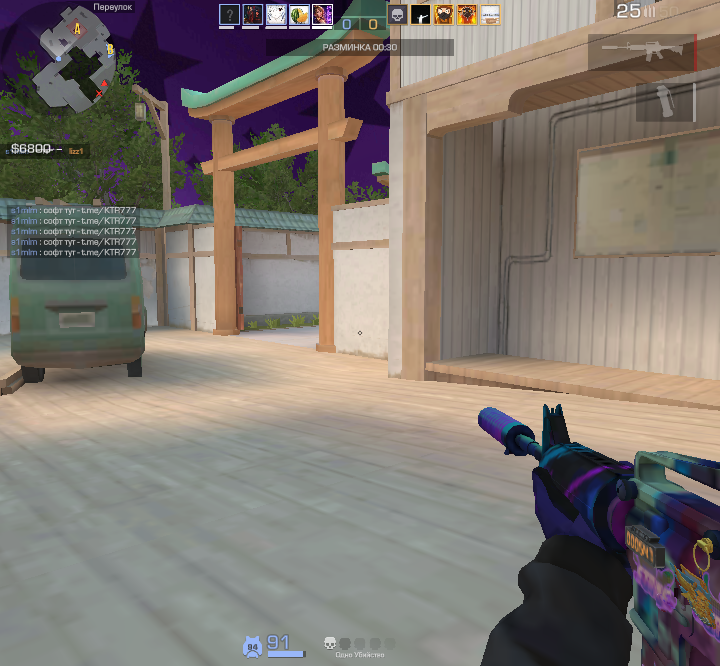The width and height of the screenshot is (720, 666).
Task: Click the question mark player avatar
Action: [229, 14]
